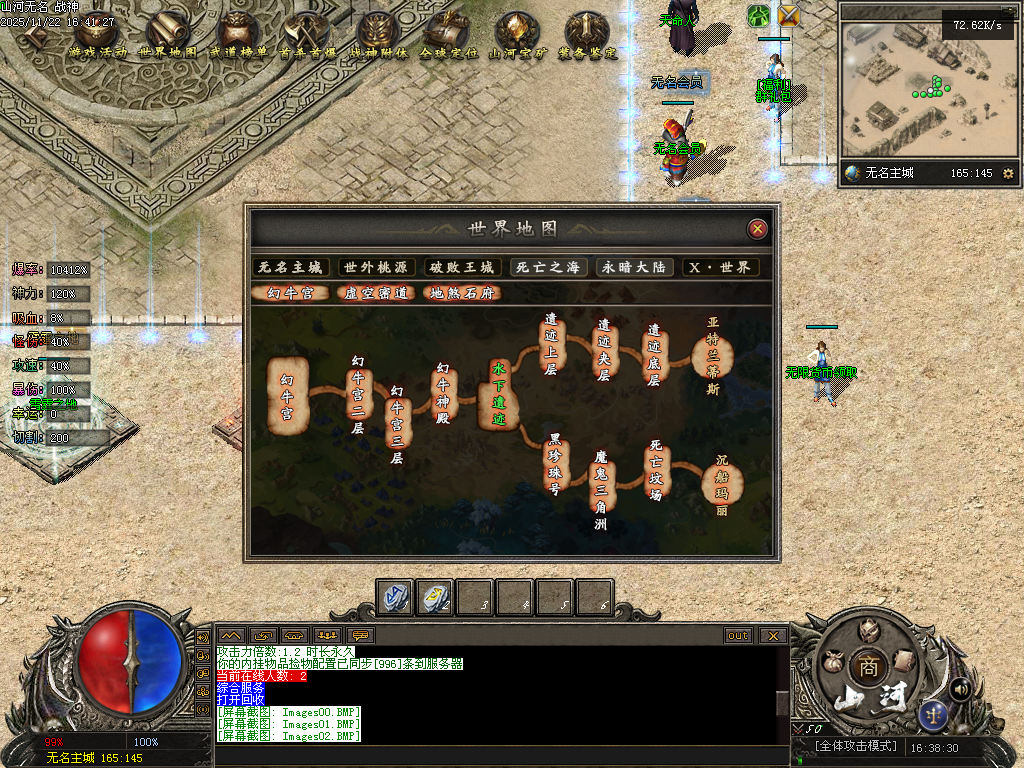Open the 装备鉴定 equipment appraisal icon

point(587,36)
